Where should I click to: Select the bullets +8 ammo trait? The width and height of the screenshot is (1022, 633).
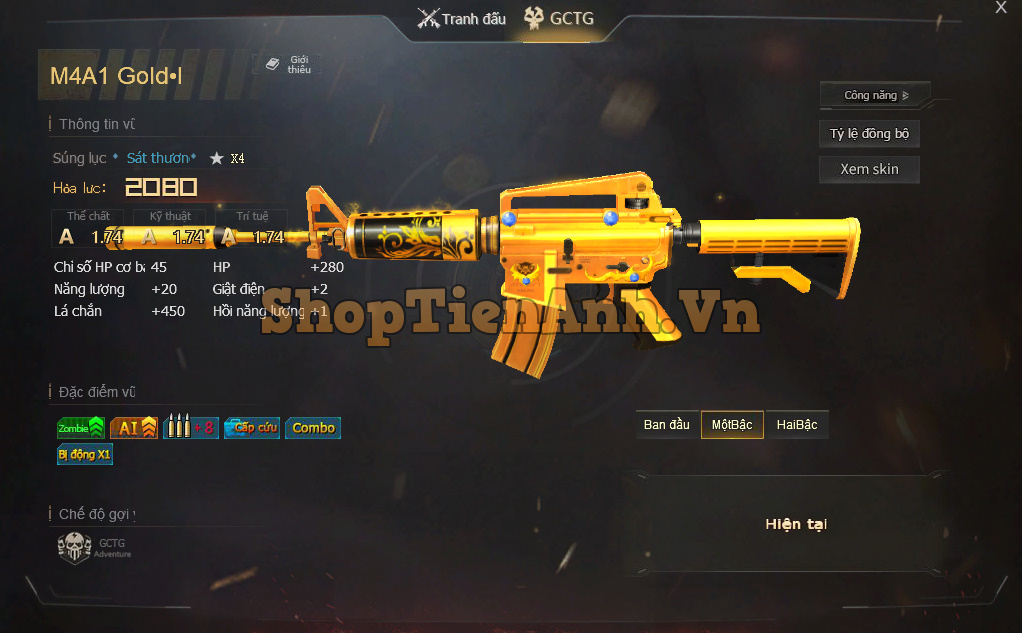coord(190,428)
